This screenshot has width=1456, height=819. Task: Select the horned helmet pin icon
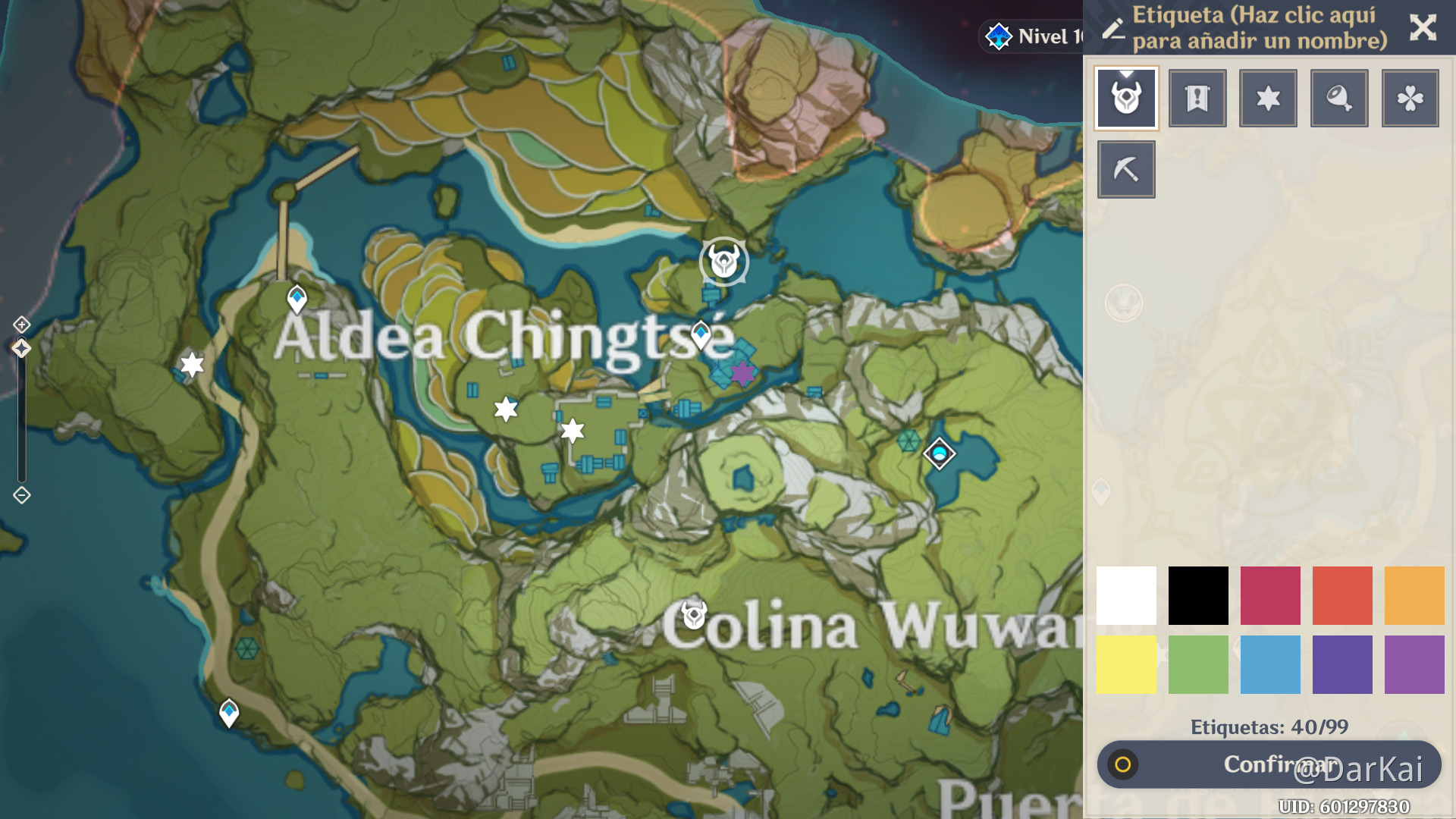coord(1126,98)
